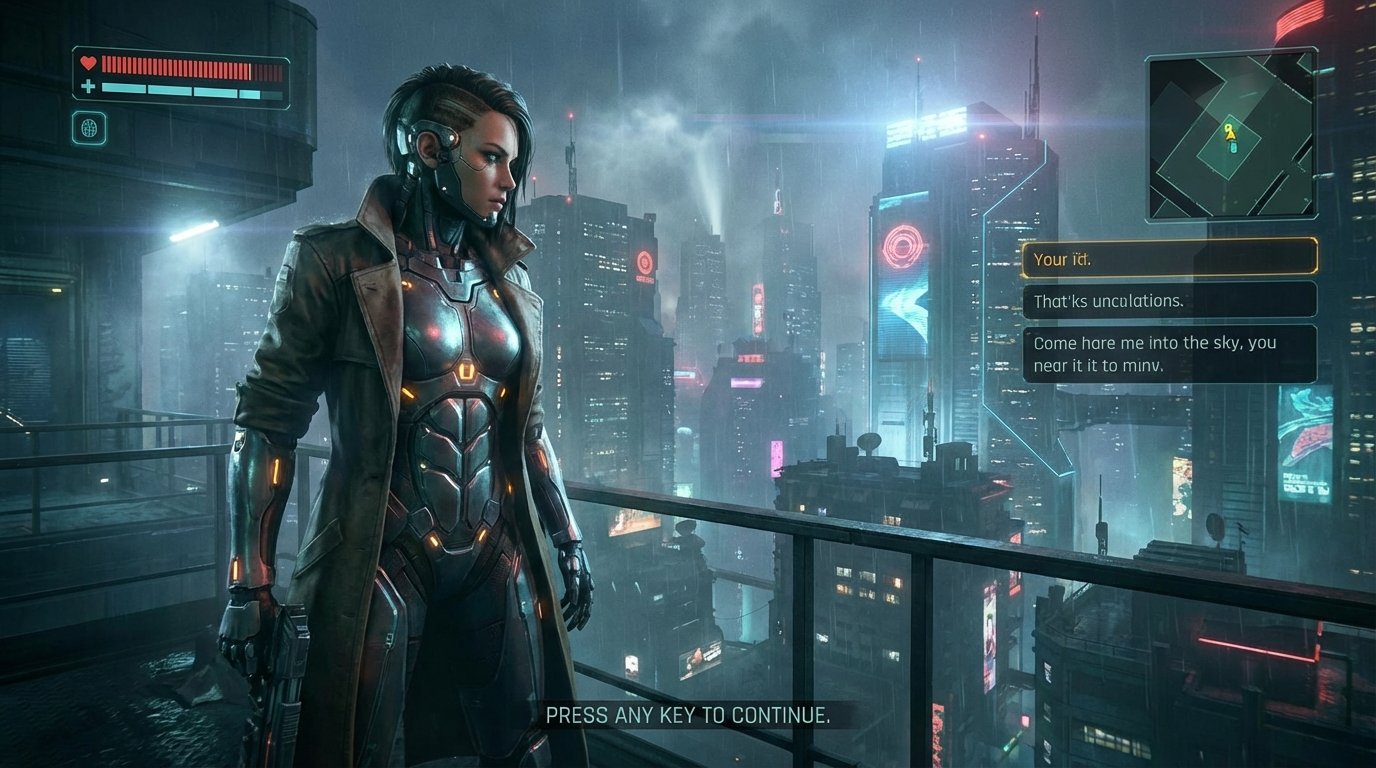Select the plus icon next to the stamina bar
This screenshot has height=768, width=1376.
(x=88, y=86)
